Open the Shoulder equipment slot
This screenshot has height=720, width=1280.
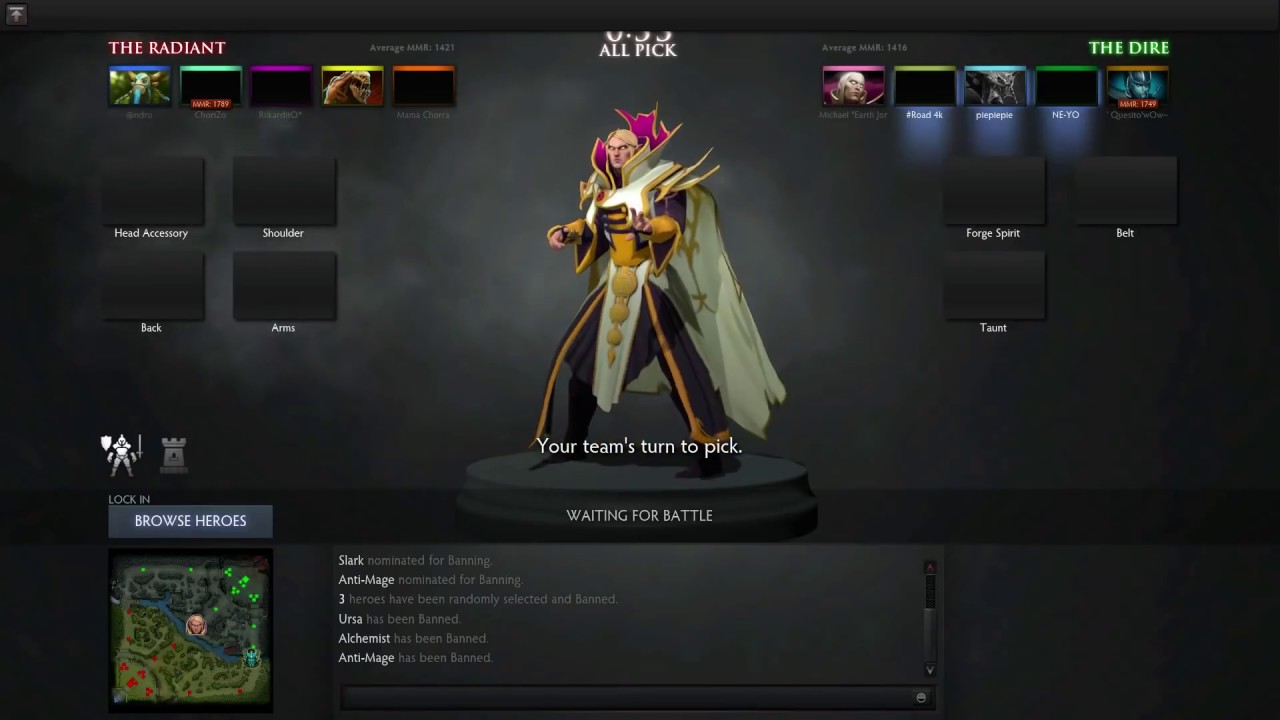(283, 190)
